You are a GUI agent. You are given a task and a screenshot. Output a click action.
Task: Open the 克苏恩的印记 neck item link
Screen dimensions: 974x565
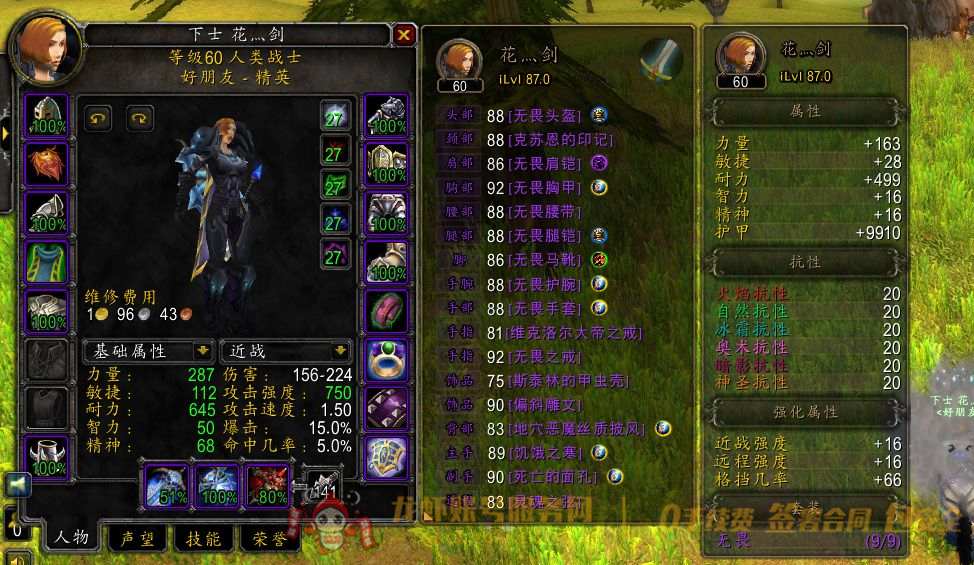560,140
